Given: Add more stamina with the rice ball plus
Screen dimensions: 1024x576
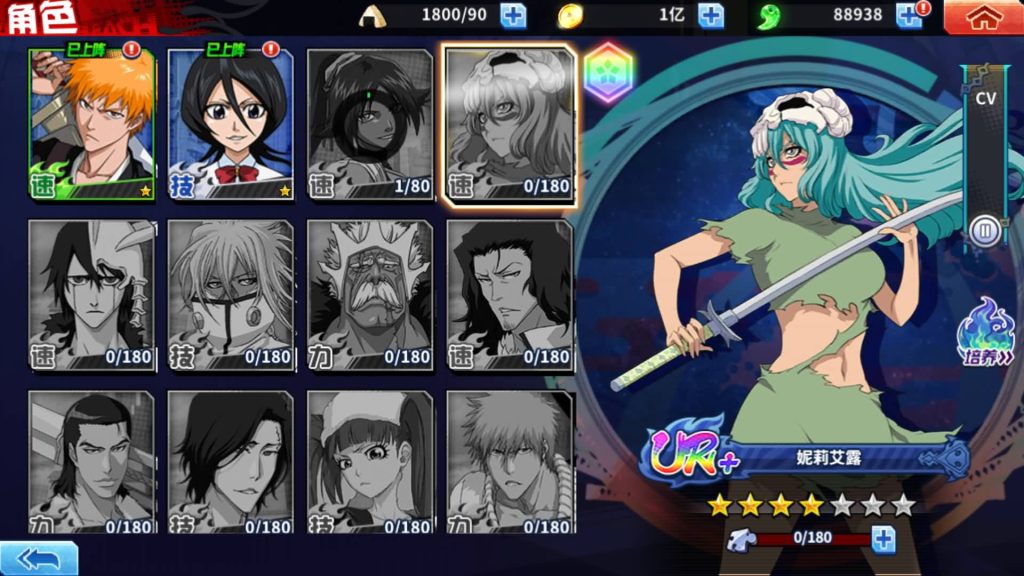Looking at the screenshot, I should (513, 15).
